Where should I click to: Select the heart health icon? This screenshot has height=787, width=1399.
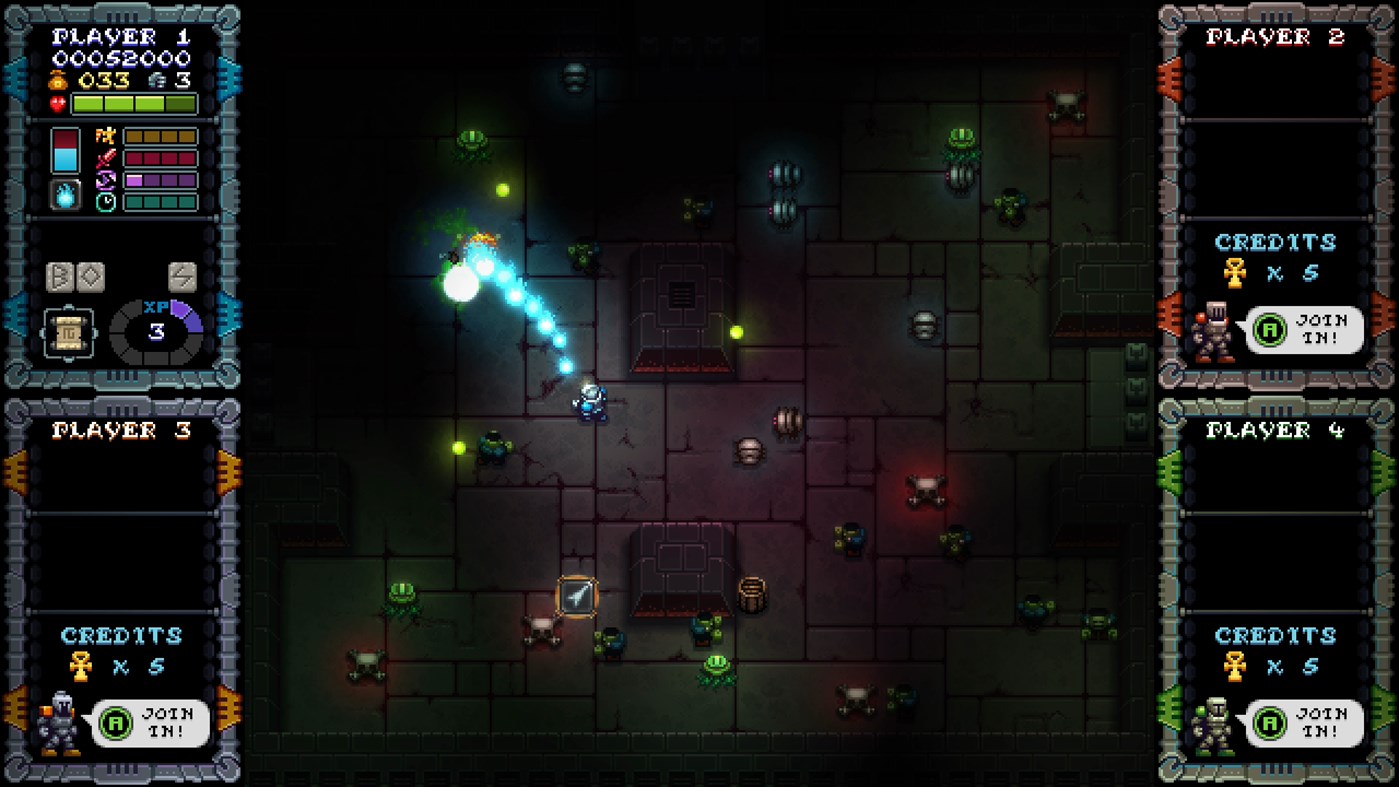(x=57, y=102)
